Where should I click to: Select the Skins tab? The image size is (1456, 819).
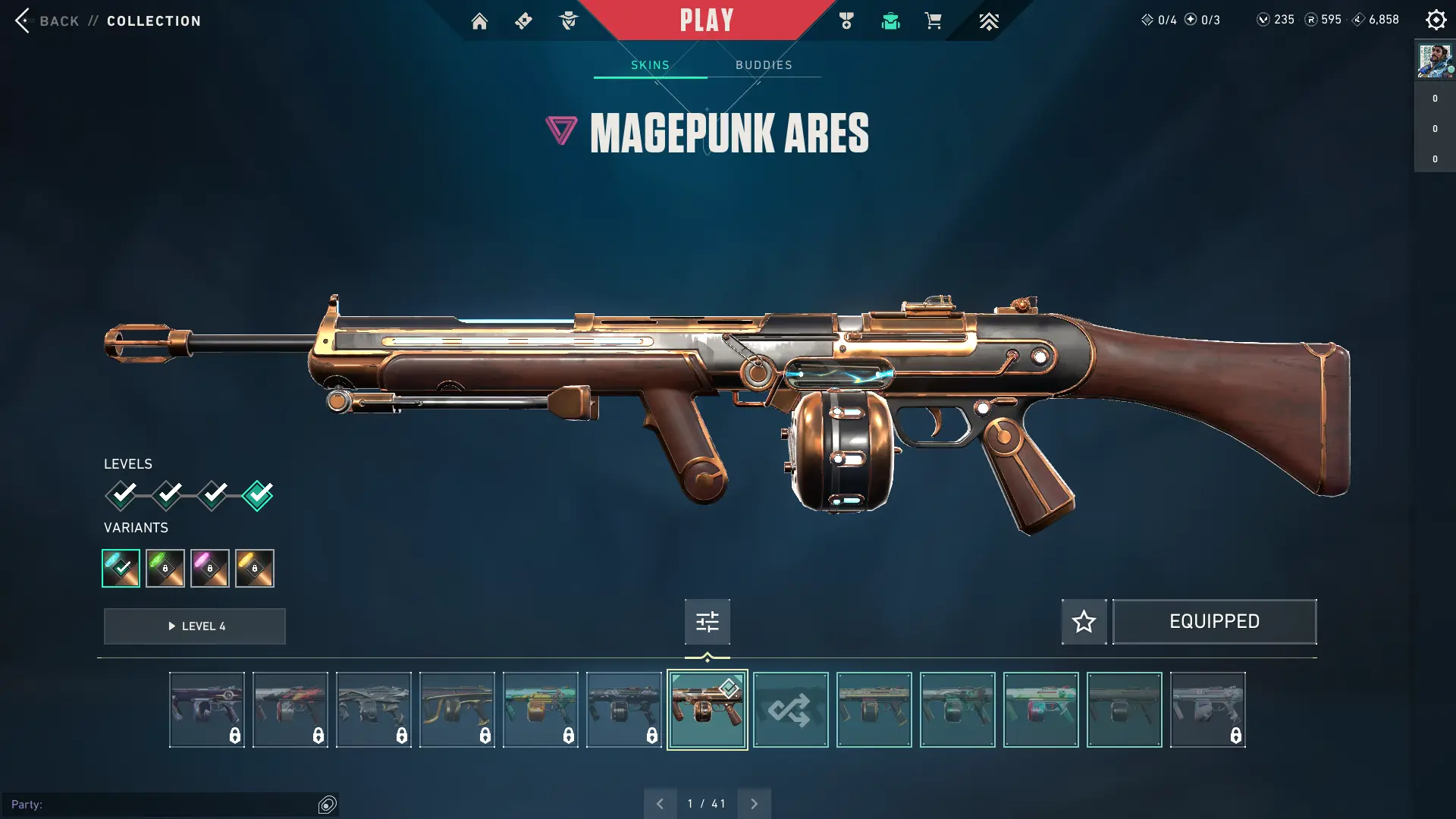[x=650, y=65]
